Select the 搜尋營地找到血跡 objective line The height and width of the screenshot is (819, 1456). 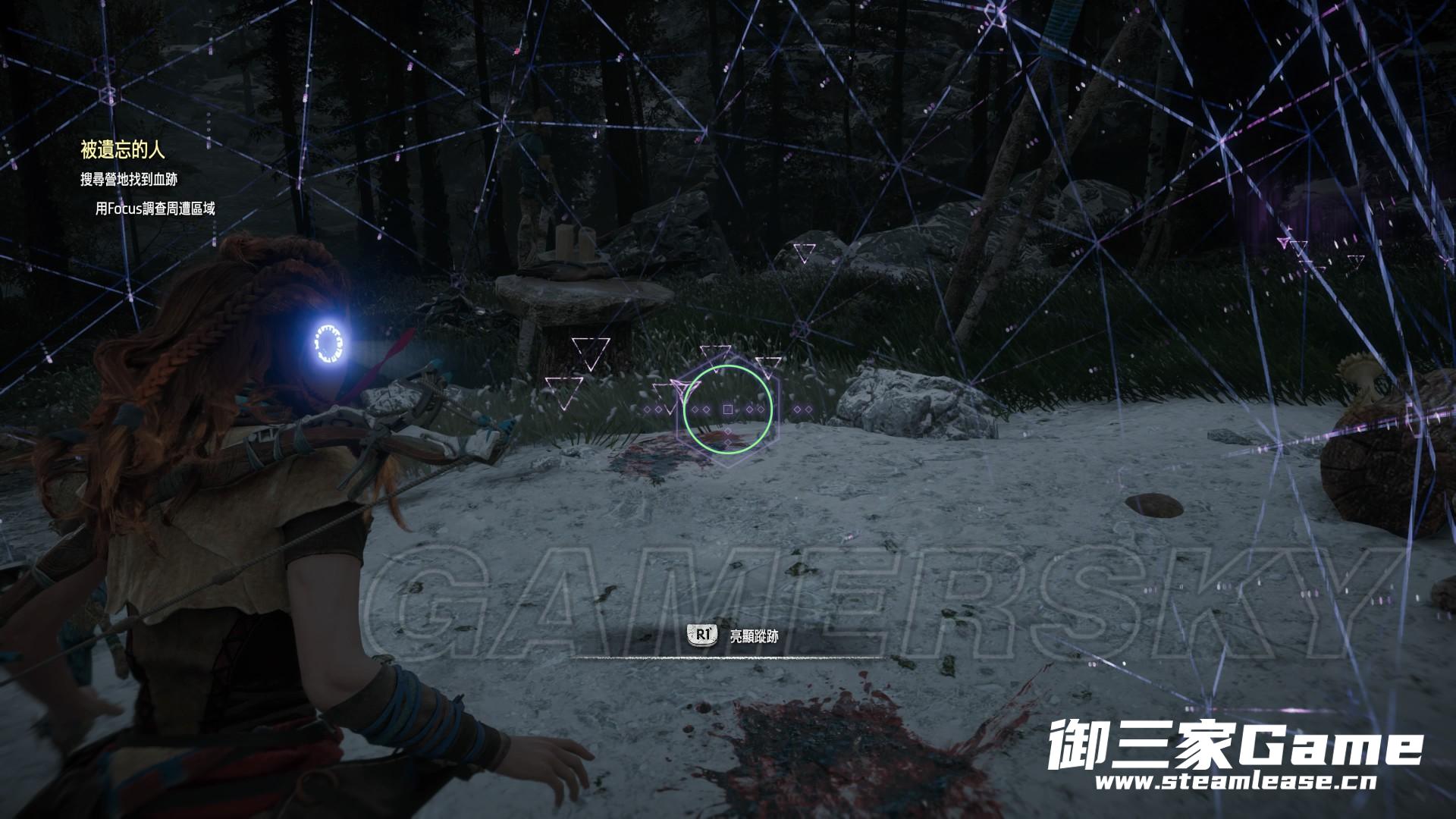(129, 180)
